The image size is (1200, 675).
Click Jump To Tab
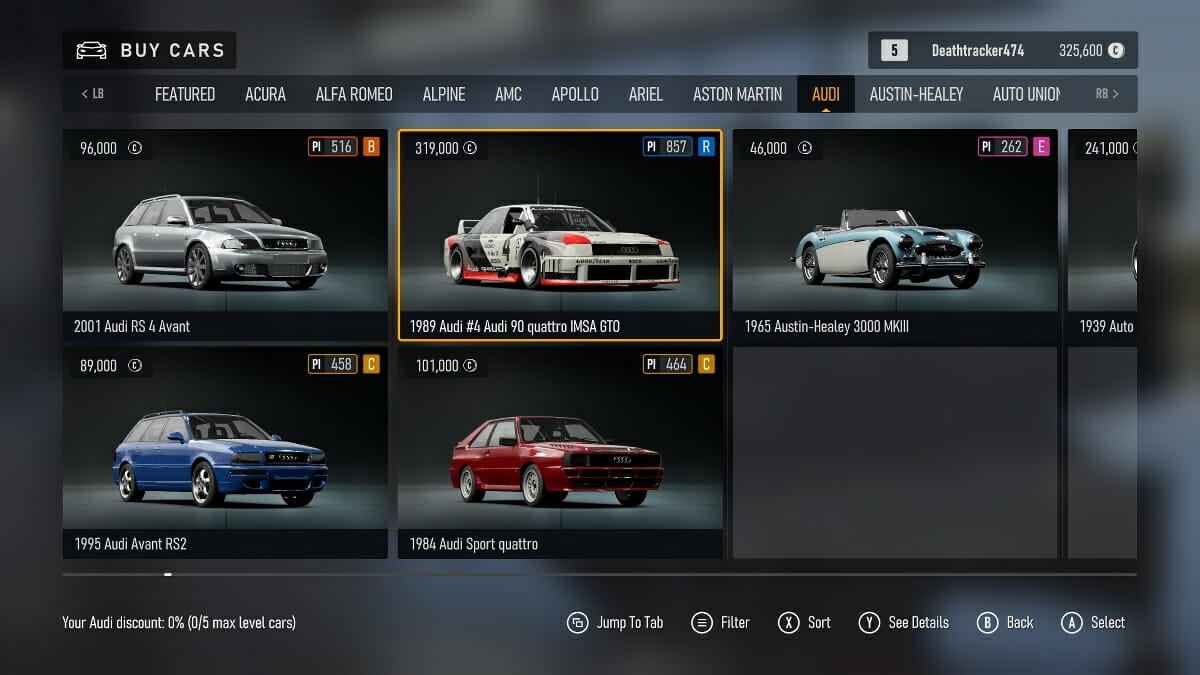(615, 622)
